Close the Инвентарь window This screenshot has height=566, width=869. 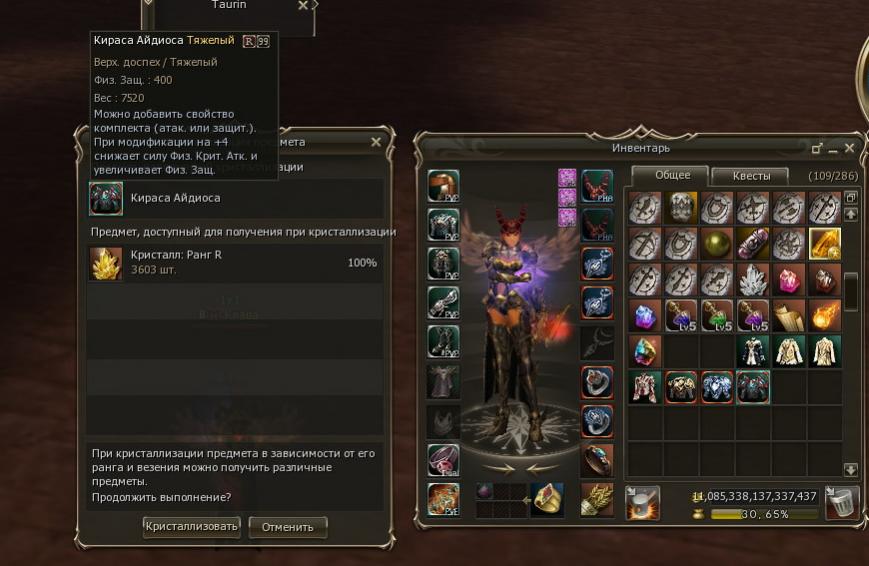[x=850, y=148]
